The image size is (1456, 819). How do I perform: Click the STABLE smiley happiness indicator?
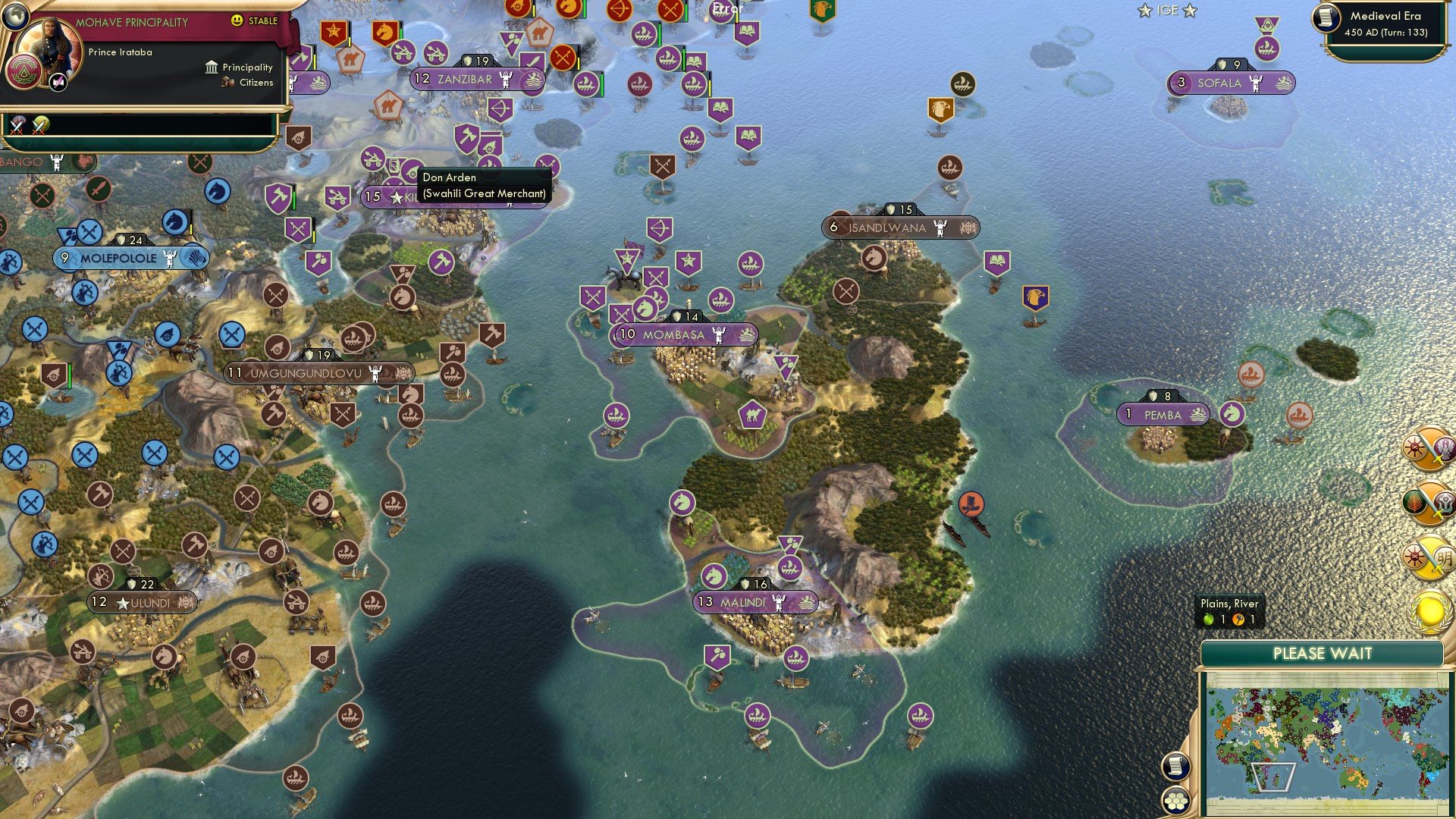pyautogui.click(x=238, y=21)
